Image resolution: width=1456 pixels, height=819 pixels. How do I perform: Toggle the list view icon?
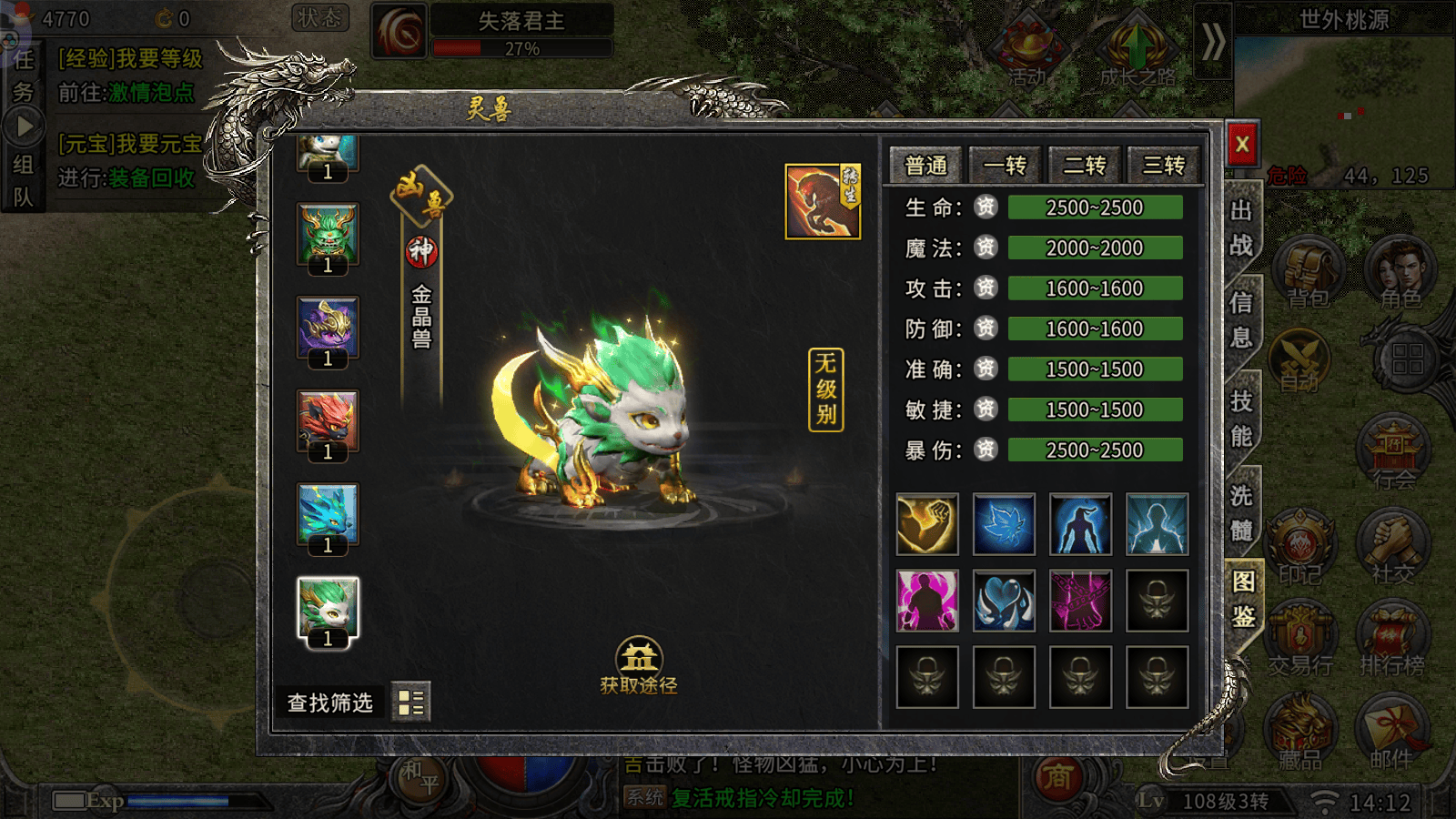410,702
